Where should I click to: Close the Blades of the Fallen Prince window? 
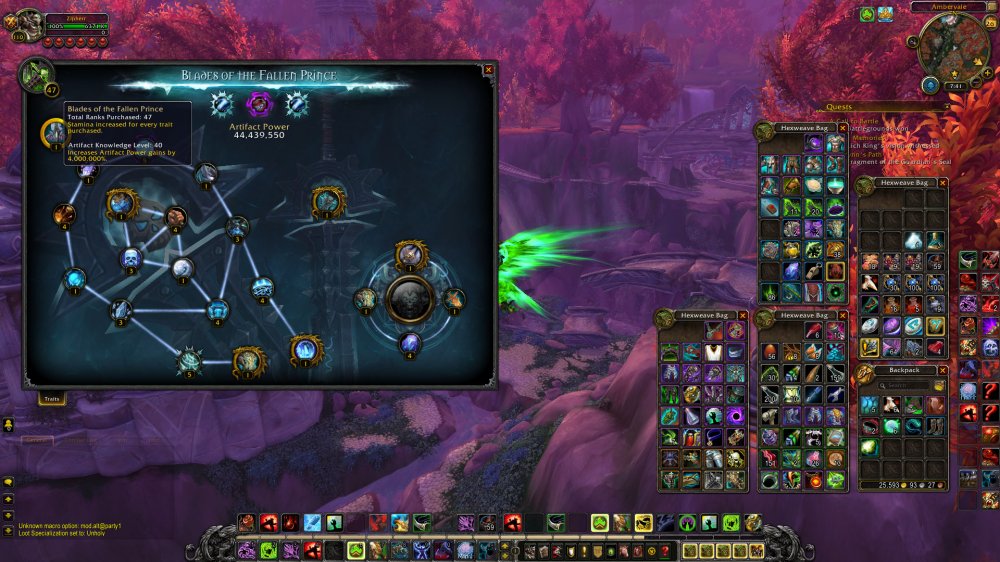click(488, 70)
